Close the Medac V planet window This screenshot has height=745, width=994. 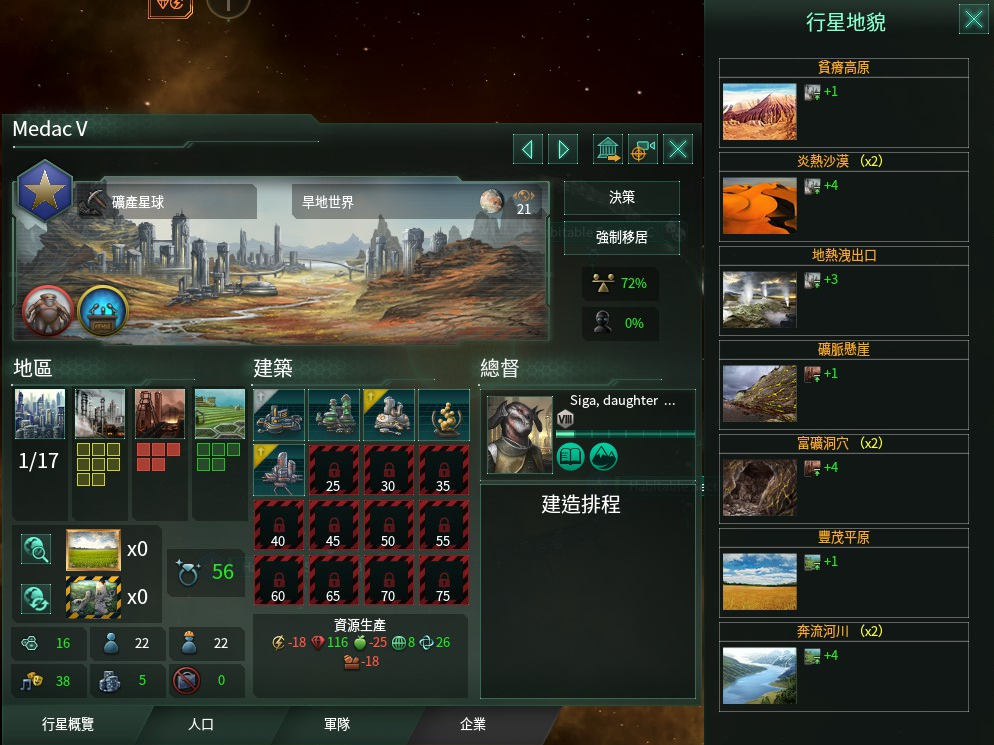pos(679,150)
